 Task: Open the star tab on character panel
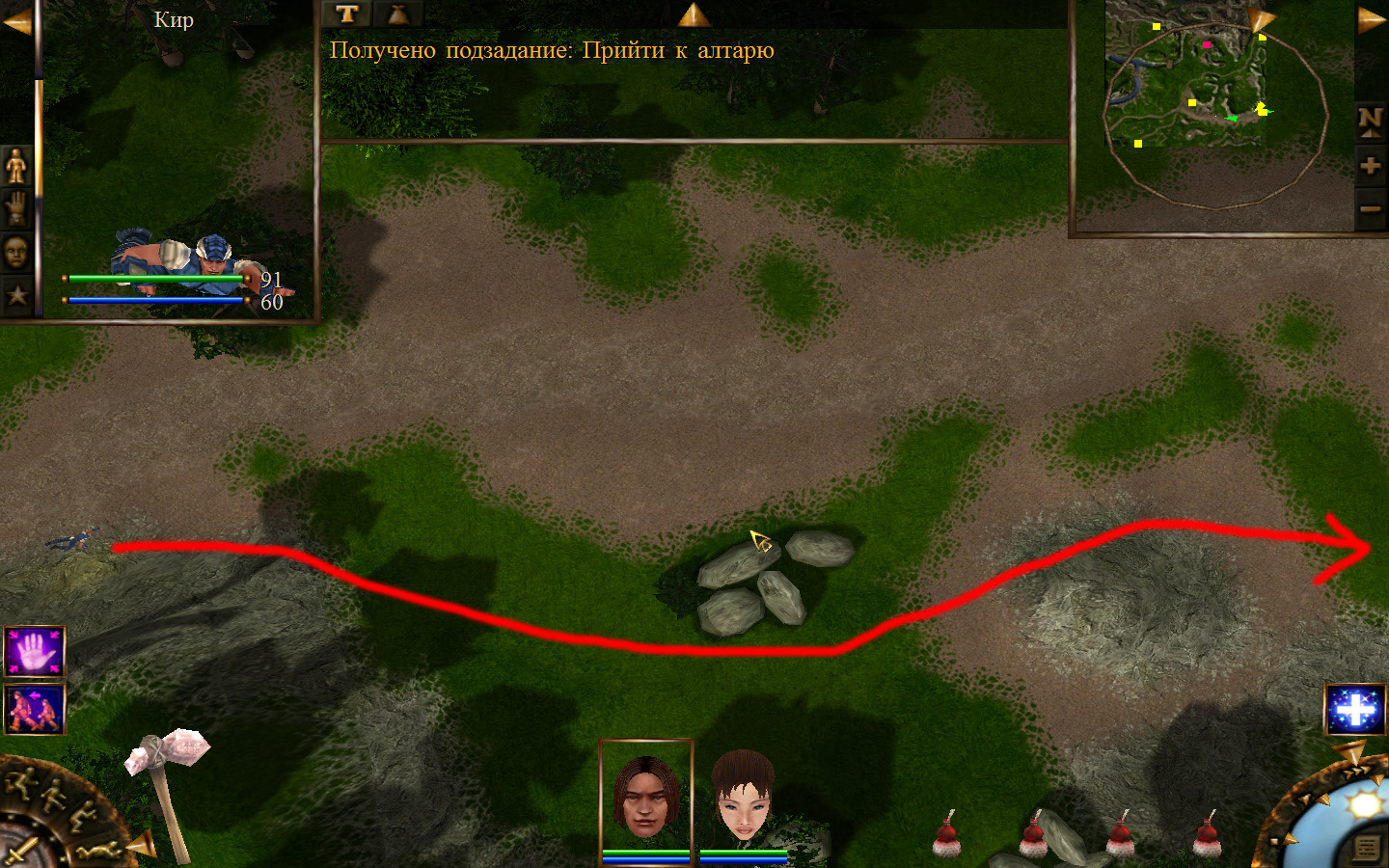coord(16,295)
